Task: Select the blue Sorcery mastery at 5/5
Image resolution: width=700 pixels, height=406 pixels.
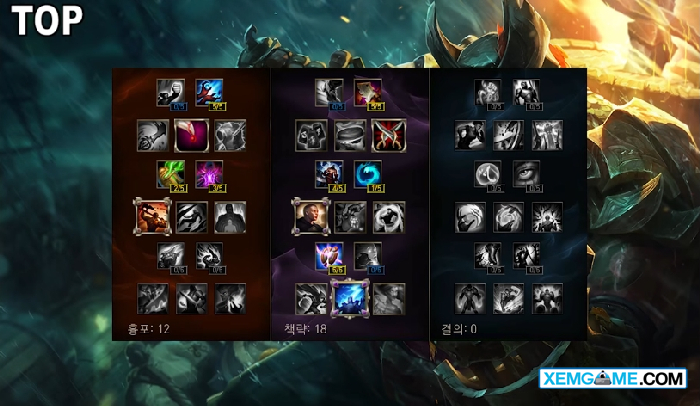Action: click(x=210, y=93)
